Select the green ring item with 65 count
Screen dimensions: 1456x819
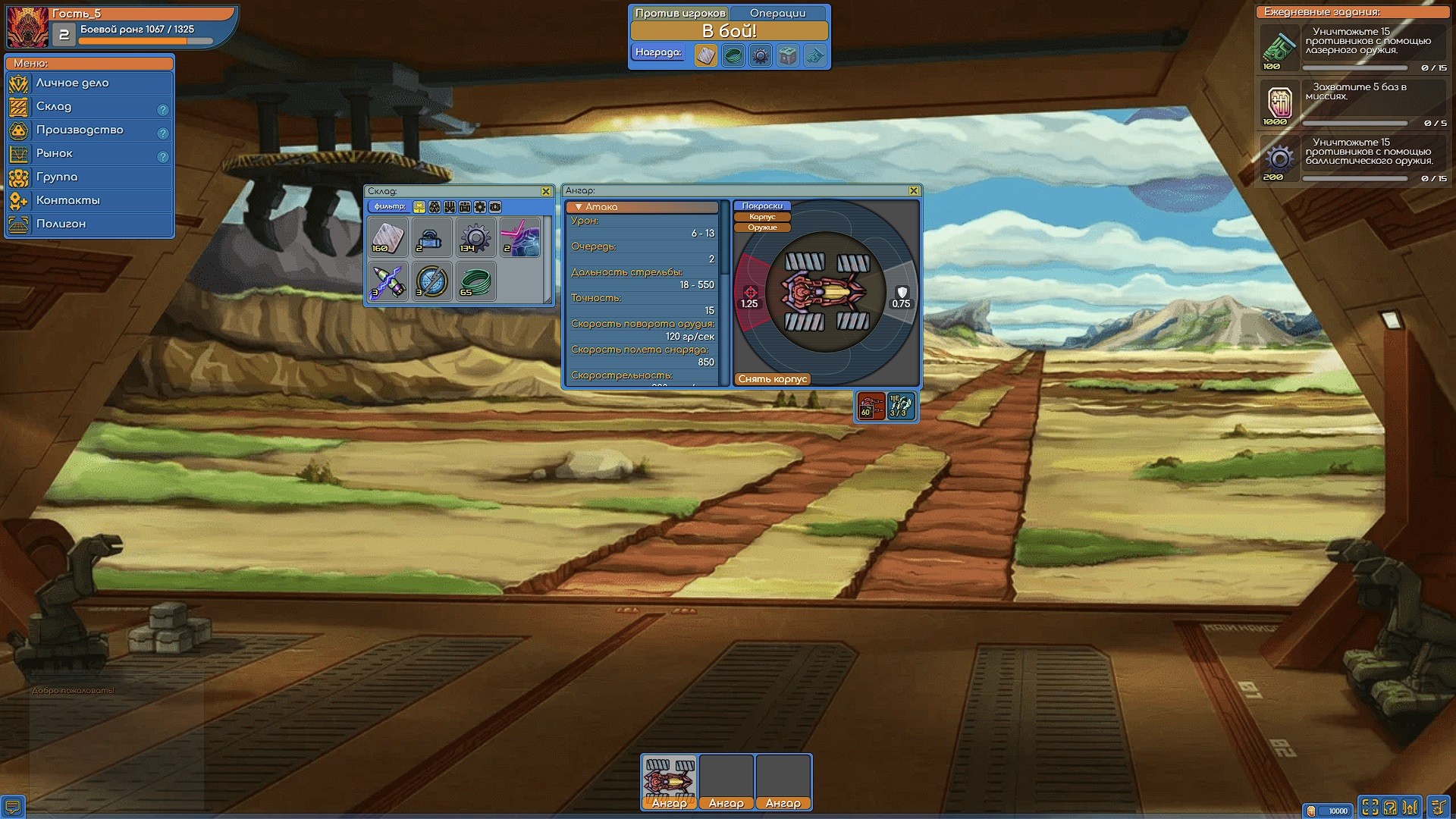pyautogui.click(x=475, y=281)
